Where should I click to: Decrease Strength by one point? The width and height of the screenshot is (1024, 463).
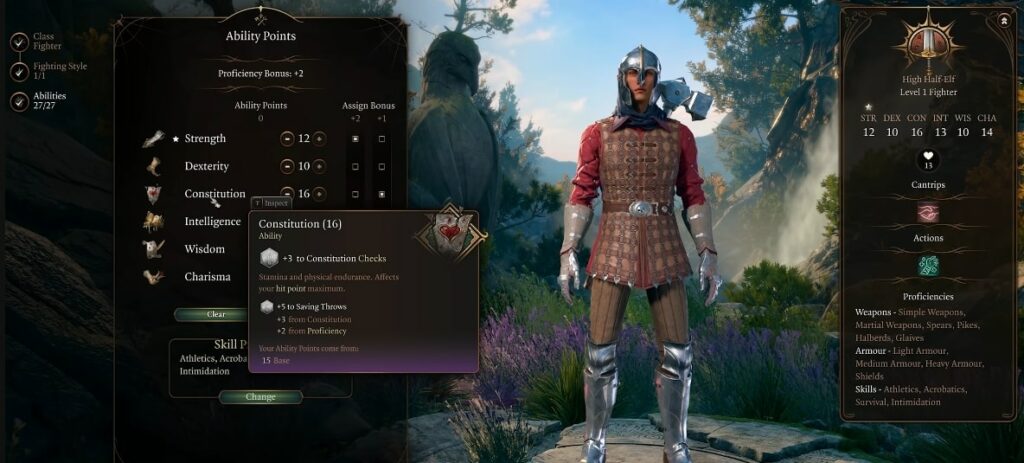(x=287, y=138)
